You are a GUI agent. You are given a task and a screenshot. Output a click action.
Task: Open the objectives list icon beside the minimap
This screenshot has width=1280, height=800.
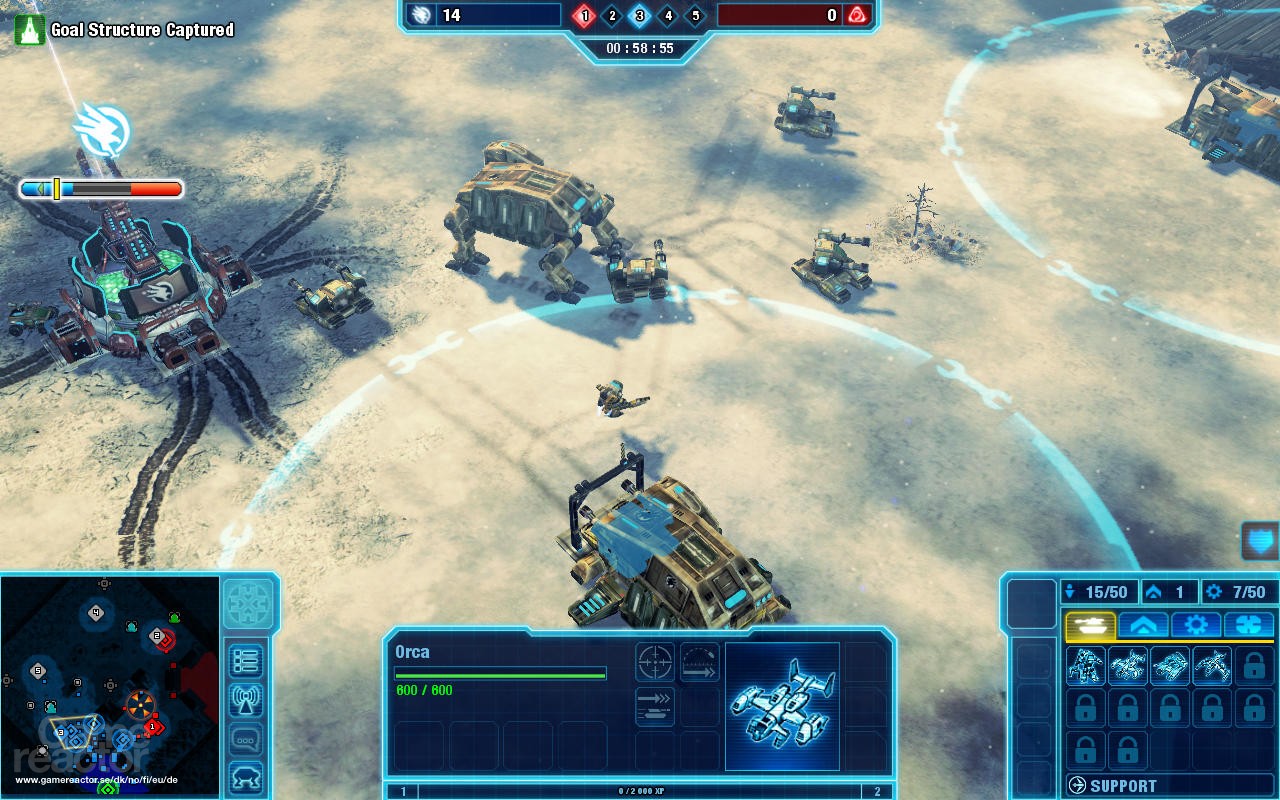247,659
